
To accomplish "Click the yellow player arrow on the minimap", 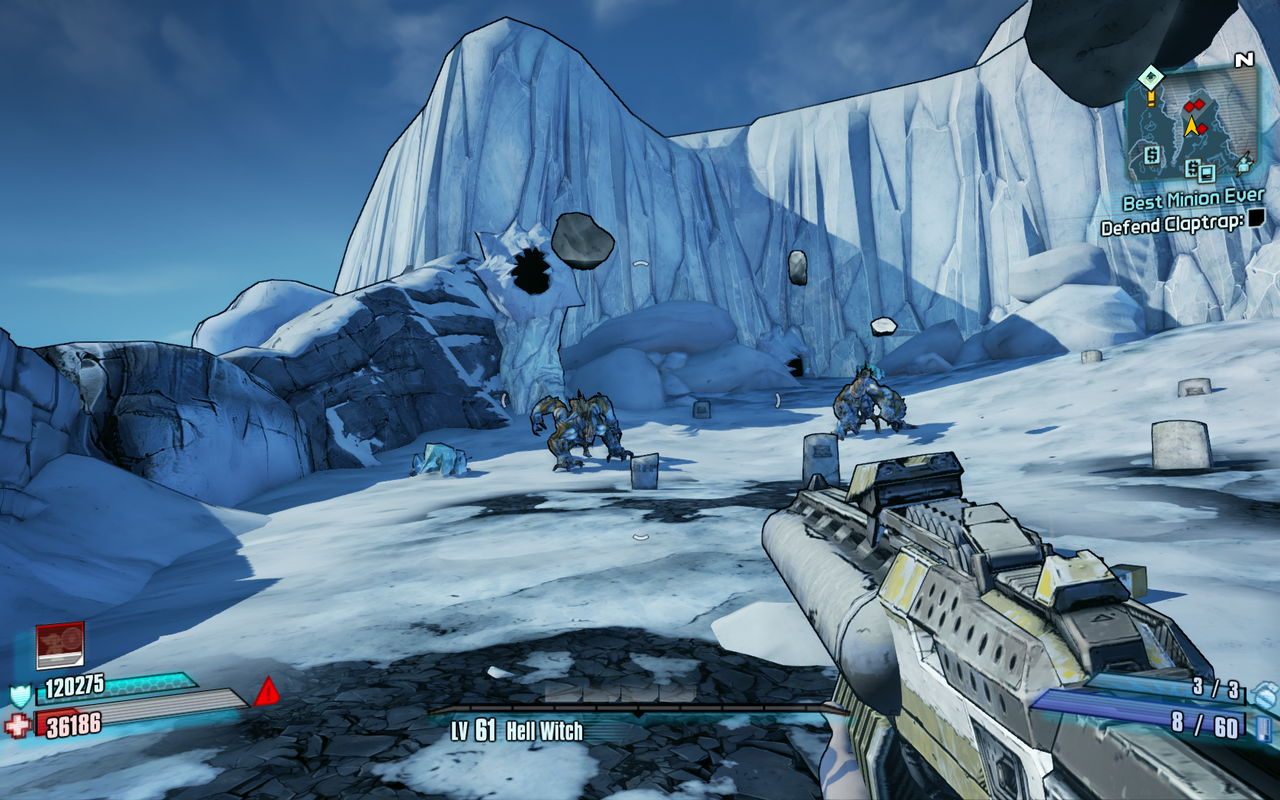I will coord(1192,125).
